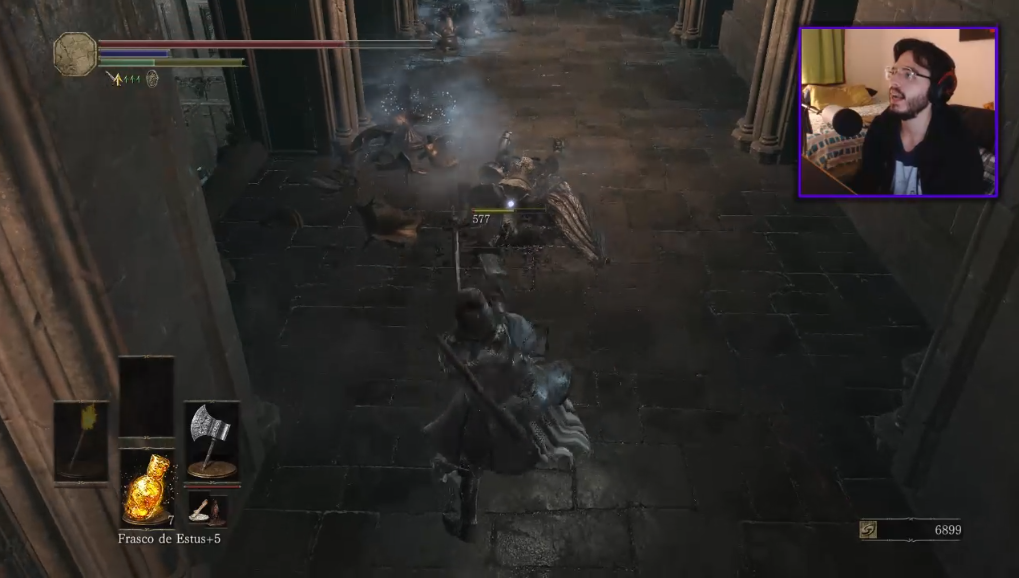Select the left-hand slot with the yellow-tipped item
This screenshot has width=1019, height=578.
[x=81, y=440]
